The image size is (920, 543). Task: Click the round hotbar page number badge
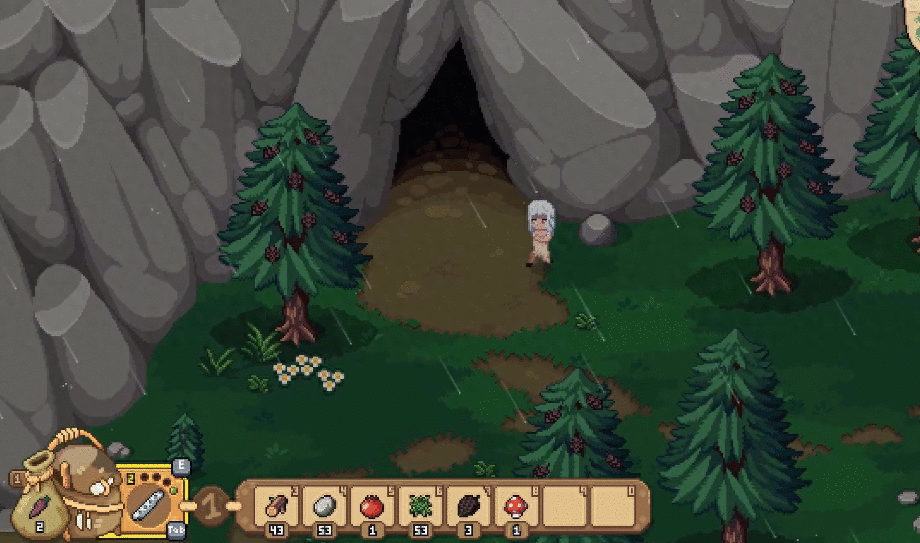coord(213,504)
